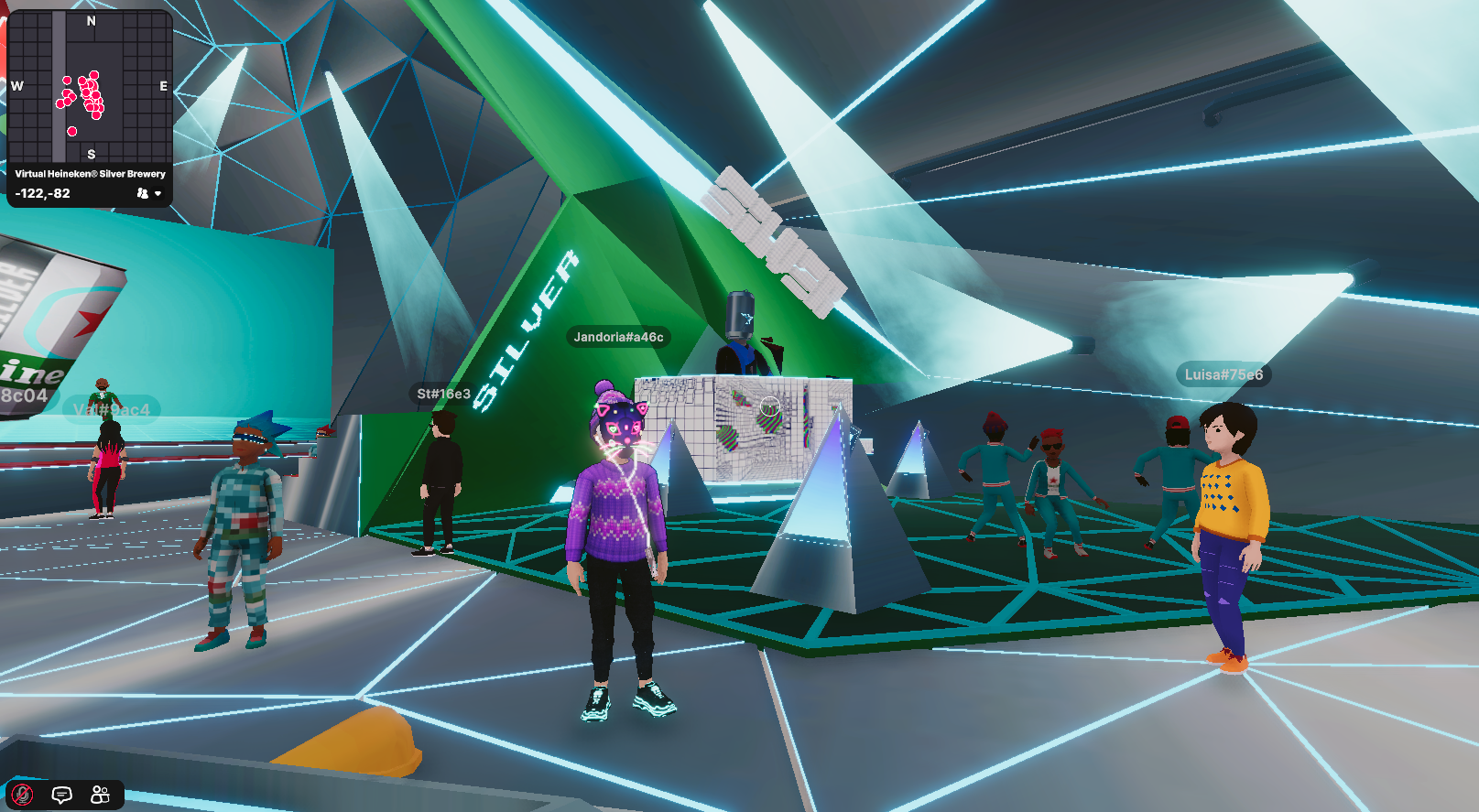Screen dimensions: 1479x812
Task: Select the Virtual Heineken® Silver Brewery label
Action: 90,173
